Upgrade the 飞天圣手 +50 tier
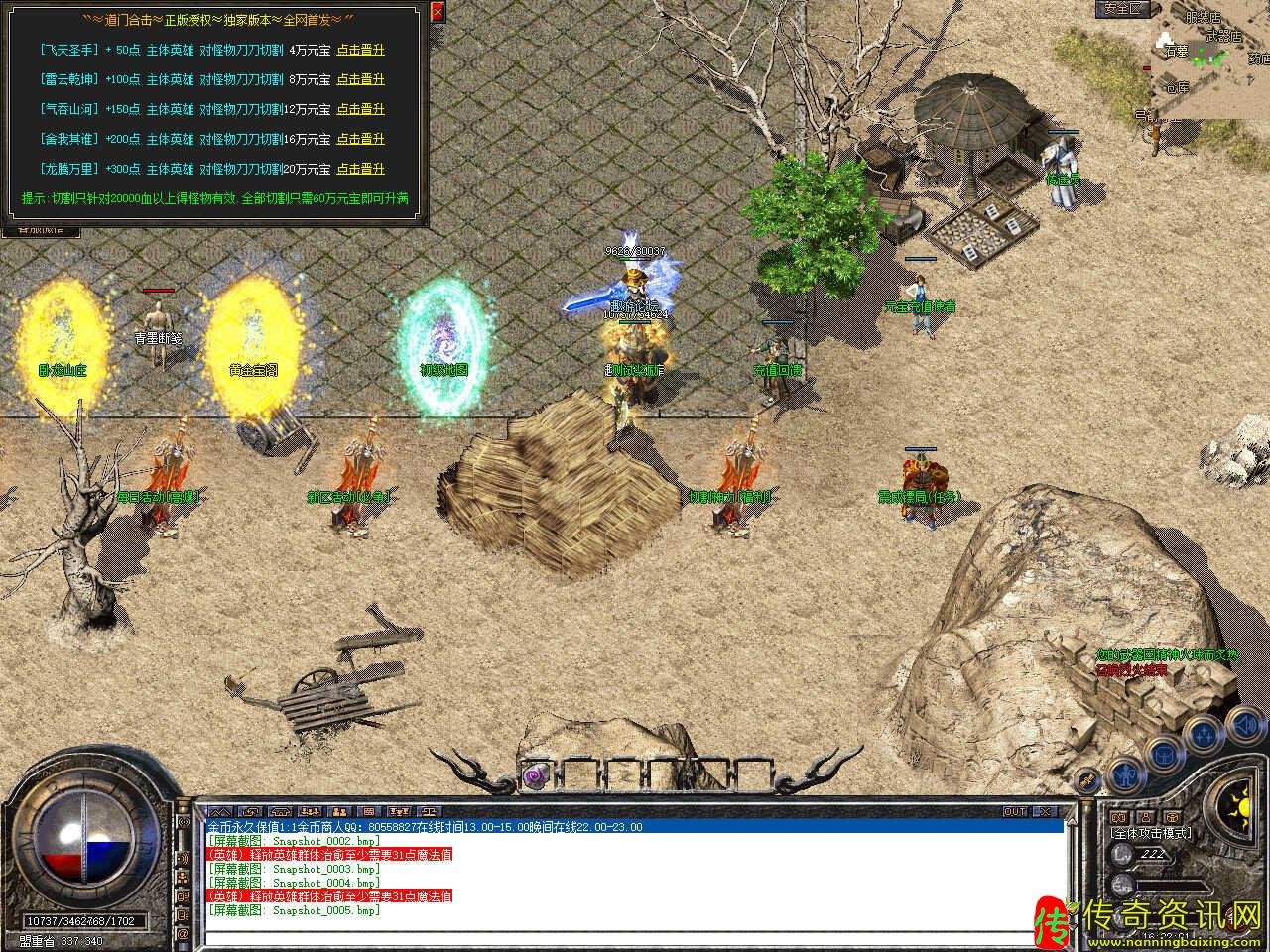This screenshot has width=1270, height=952. tap(360, 50)
